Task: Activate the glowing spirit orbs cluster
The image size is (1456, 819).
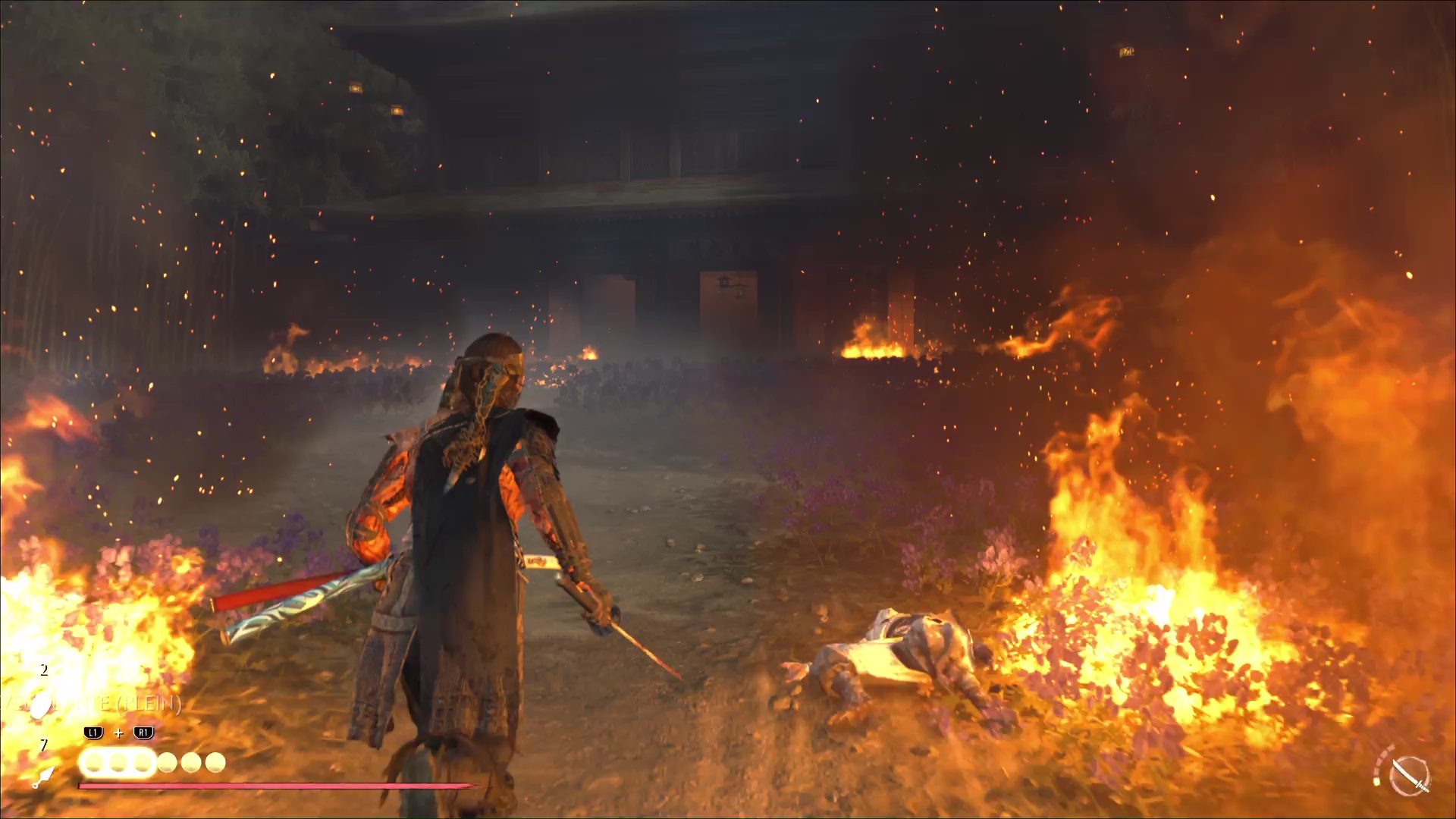Action: 118,763
